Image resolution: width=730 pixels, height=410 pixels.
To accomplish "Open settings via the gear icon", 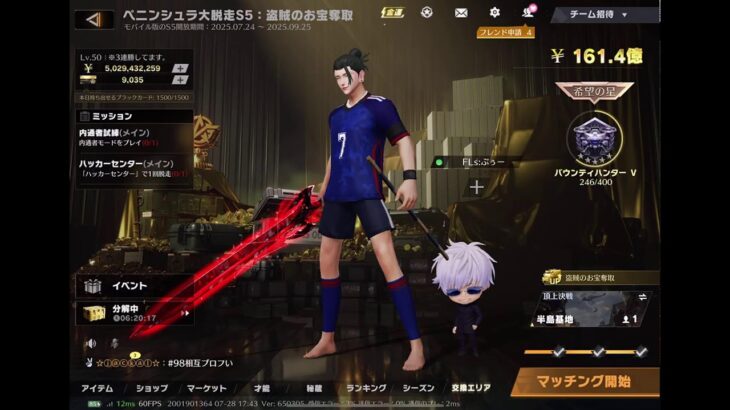I will (494, 13).
